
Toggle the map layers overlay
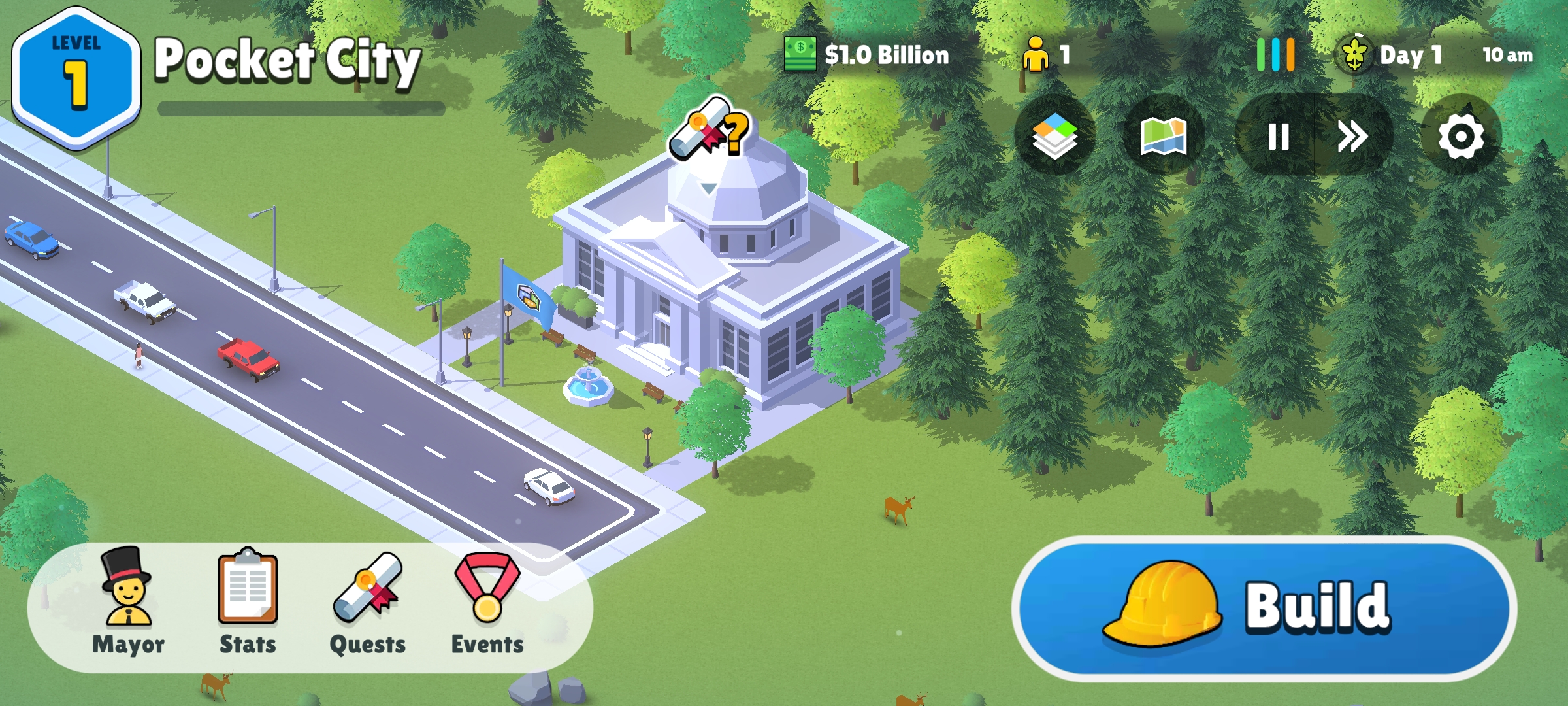tap(1054, 136)
